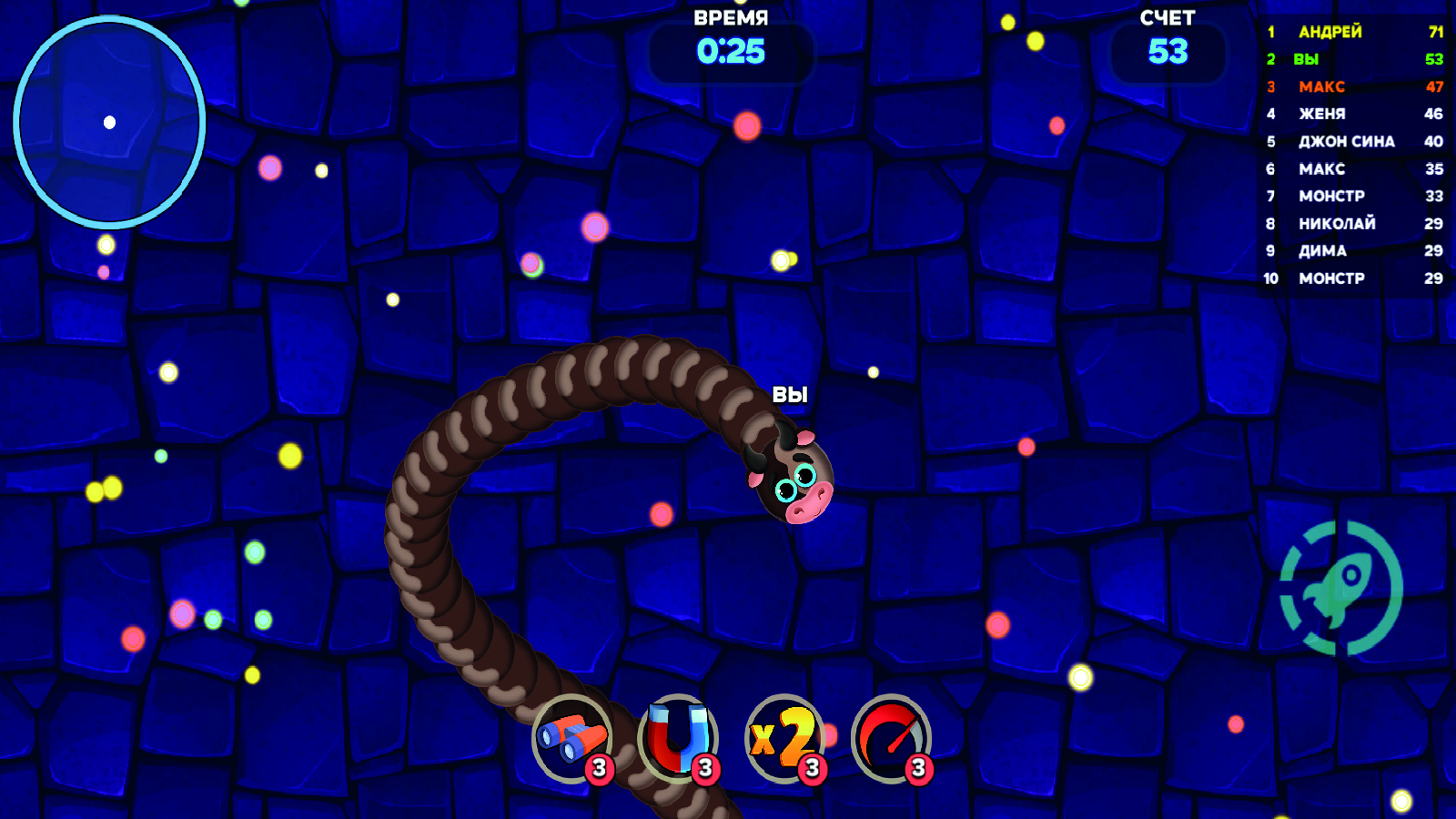The height and width of the screenshot is (819, 1456).
Task: Click the ВЫ label above your snake
Action: 791,395
